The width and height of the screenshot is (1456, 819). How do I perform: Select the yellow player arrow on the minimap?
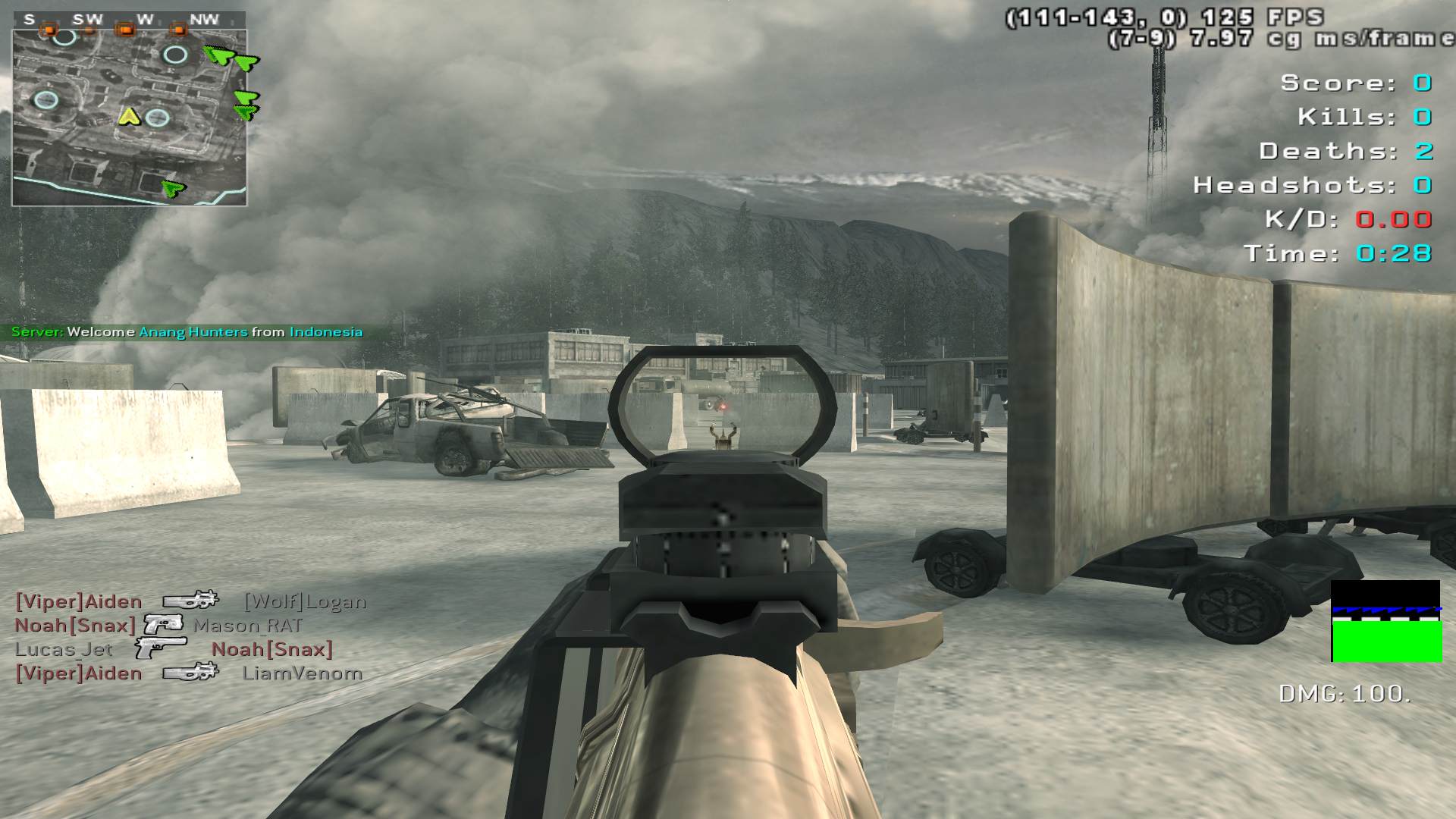coord(130,117)
